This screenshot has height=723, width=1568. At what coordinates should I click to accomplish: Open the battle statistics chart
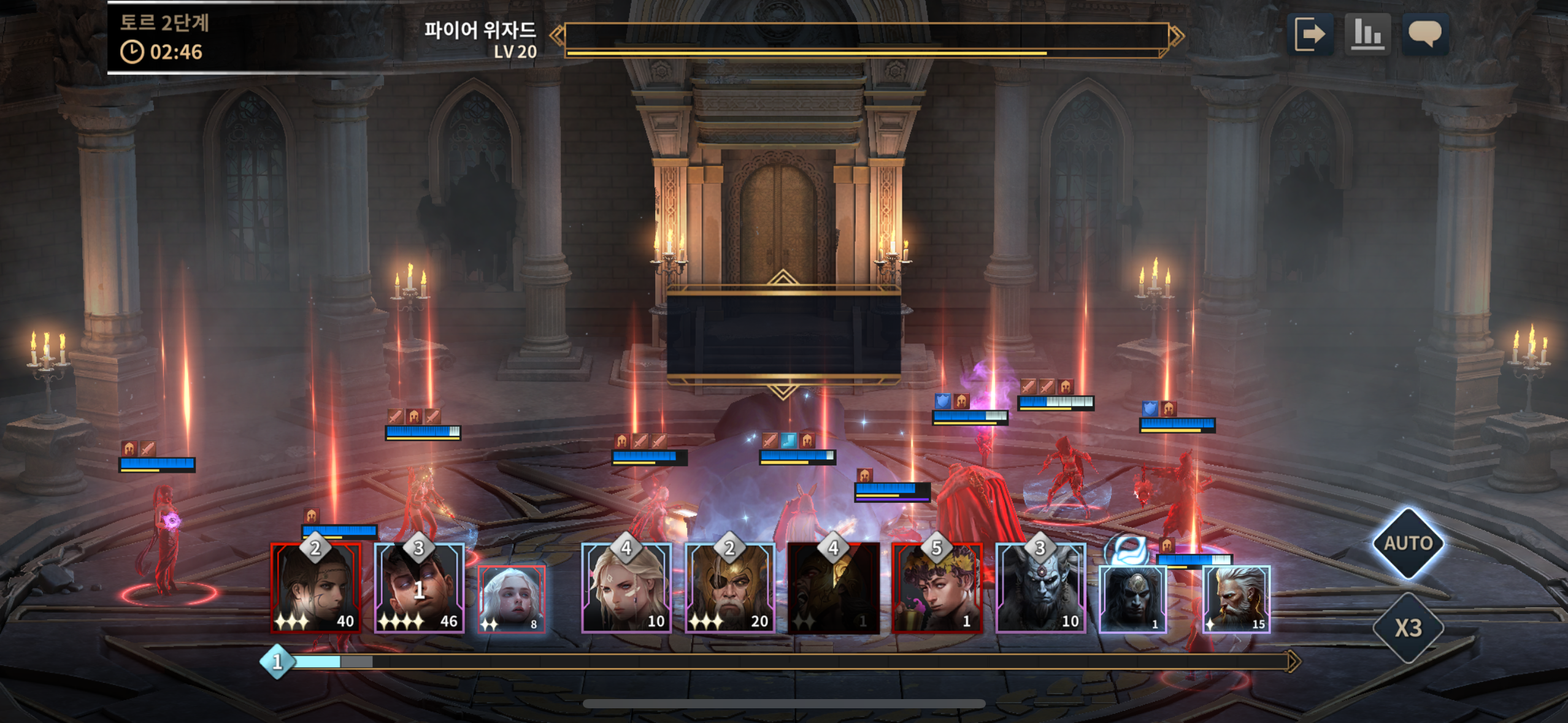coord(1367,34)
